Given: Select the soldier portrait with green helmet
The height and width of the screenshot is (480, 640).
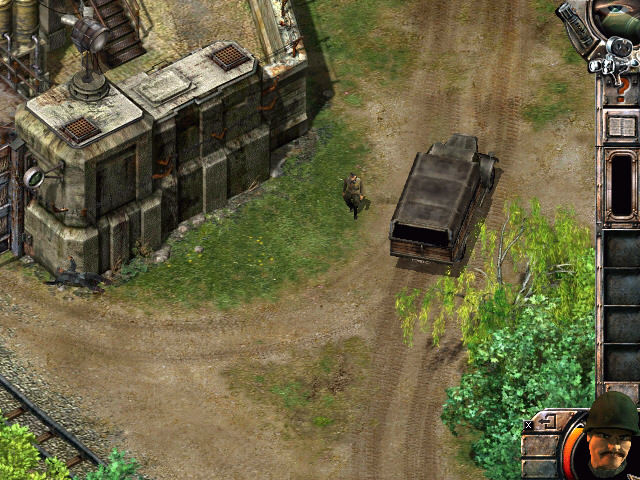Looking at the screenshot, I should tap(612, 438).
